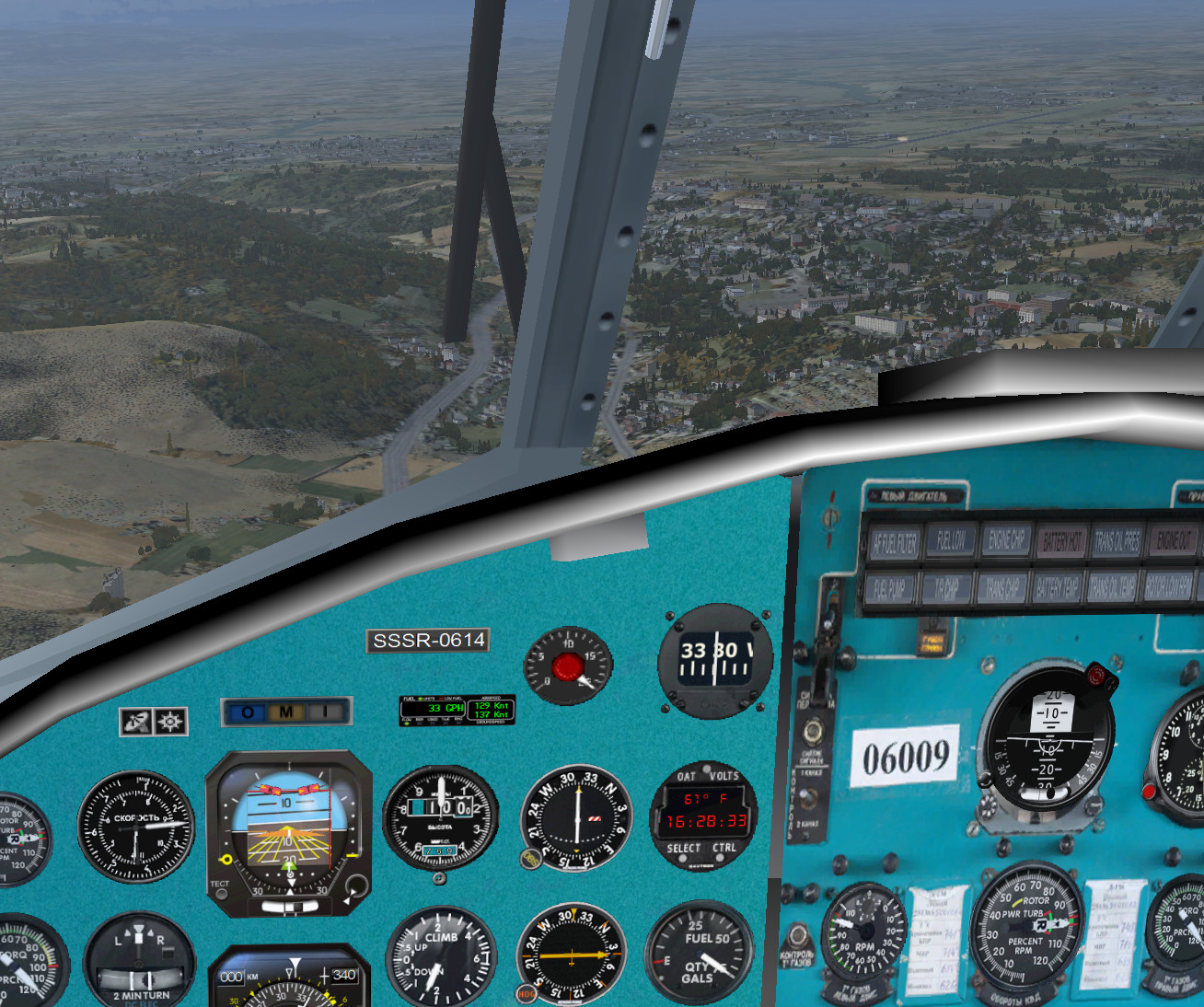Open the radio stack panel icon
Image resolution: width=1204 pixels, height=1007 pixels.
pos(135,722)
